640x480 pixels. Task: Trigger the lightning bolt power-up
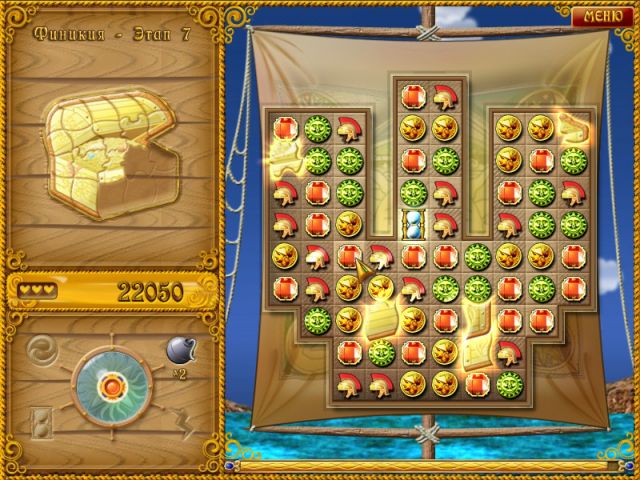(180, 421)
